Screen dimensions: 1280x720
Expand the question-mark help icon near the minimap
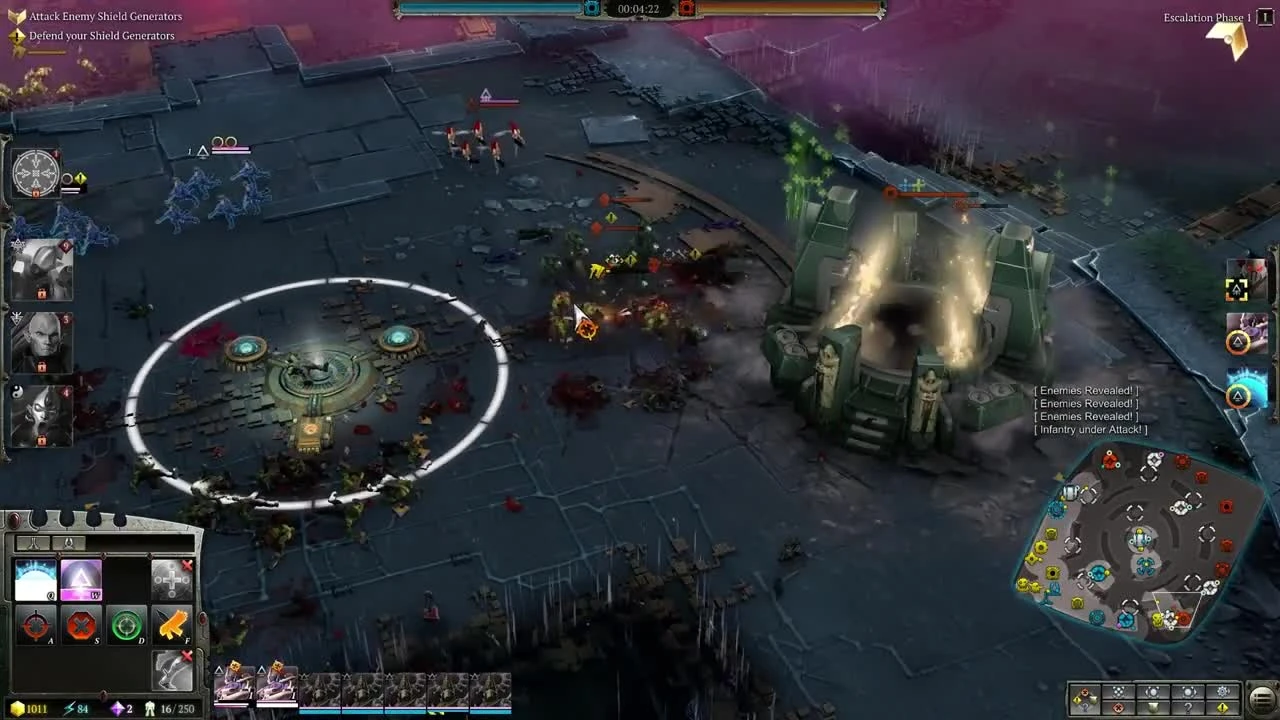coord(1188,707)
